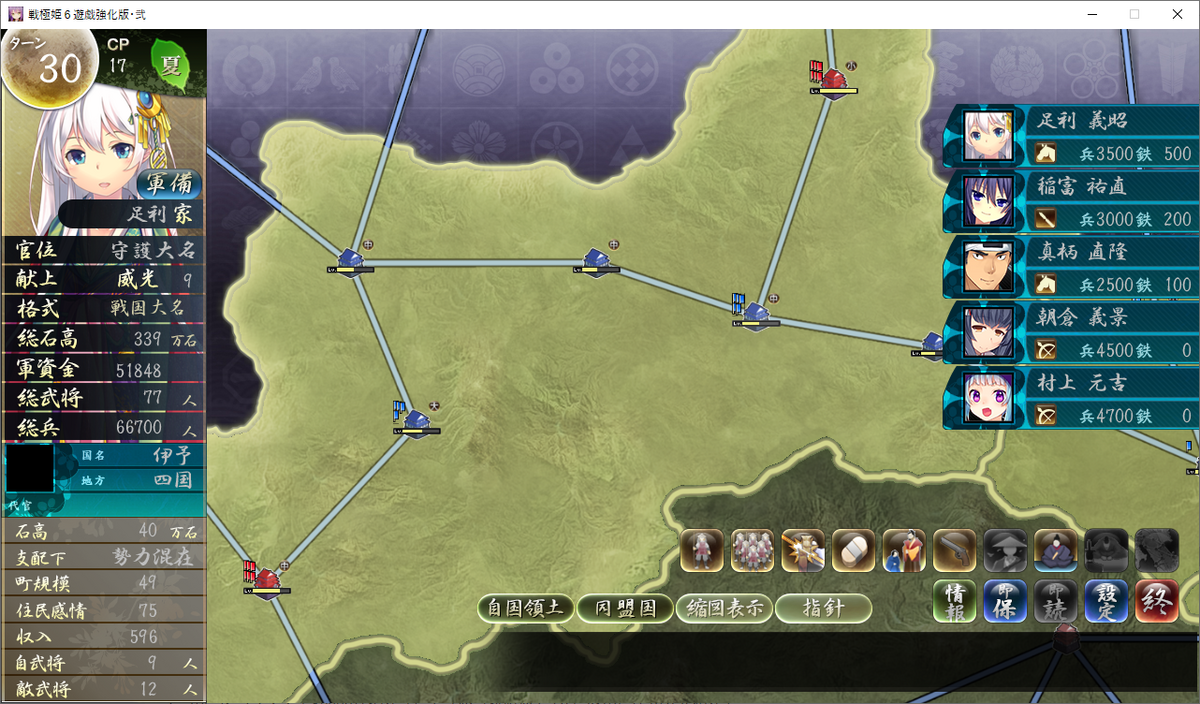The height and width of the screenshot is (704, 1200).
Task: End the turn with the red 終 button
Action: (x=1157, y=602)
